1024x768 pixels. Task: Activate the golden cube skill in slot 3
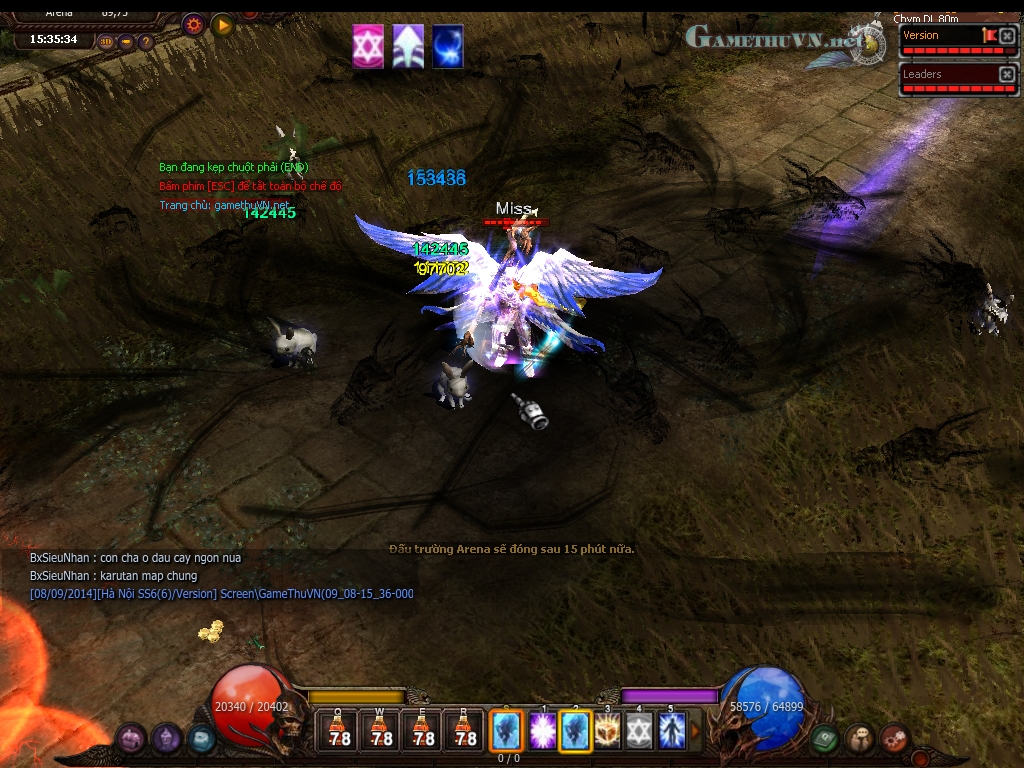click(607, 731)
